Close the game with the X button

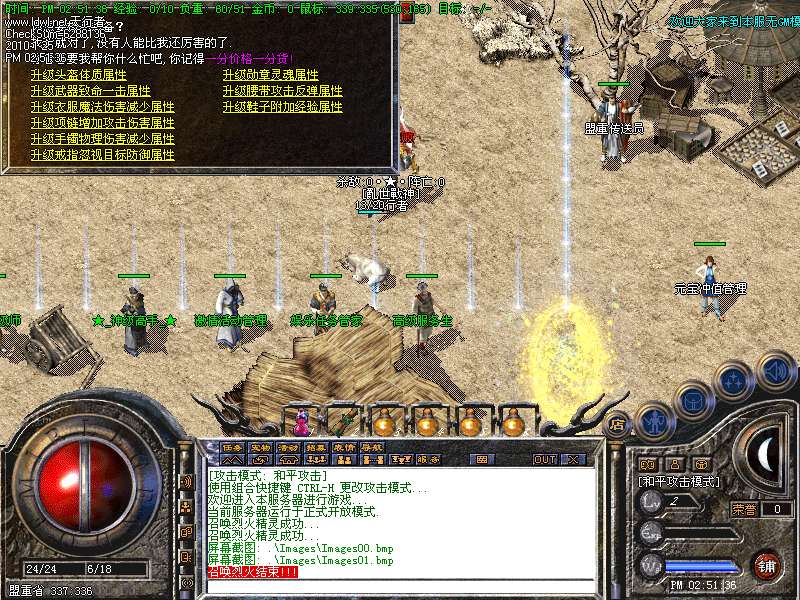pos(573,460)
